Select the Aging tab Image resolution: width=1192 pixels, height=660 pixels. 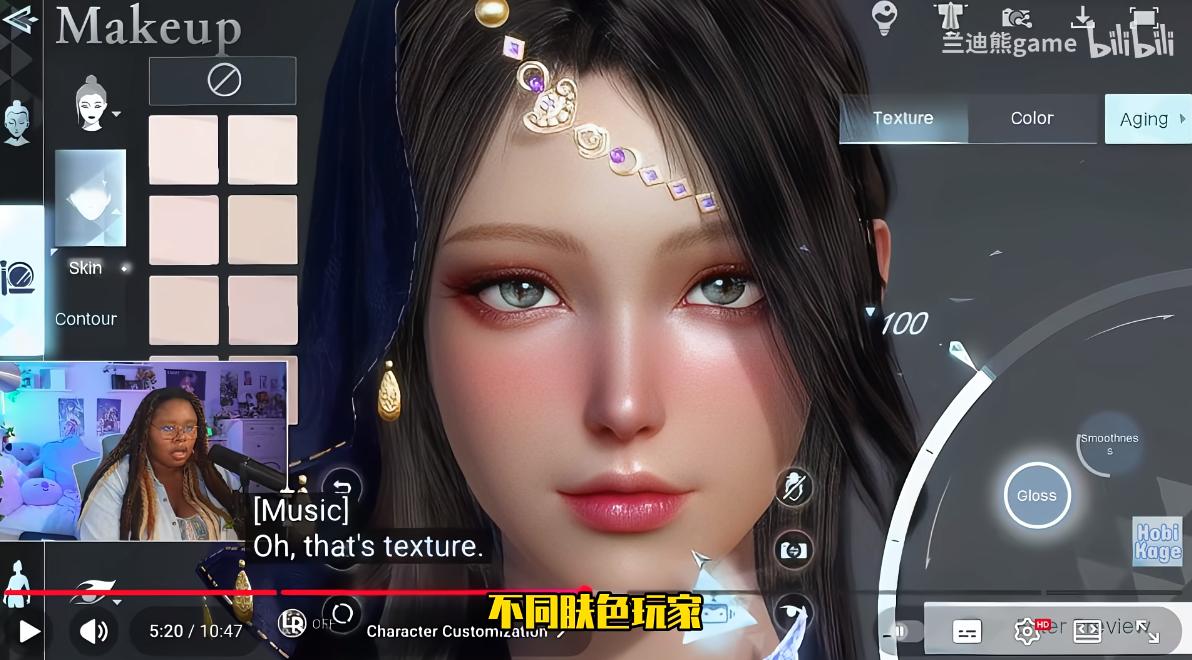click(x=1146, y=119)
